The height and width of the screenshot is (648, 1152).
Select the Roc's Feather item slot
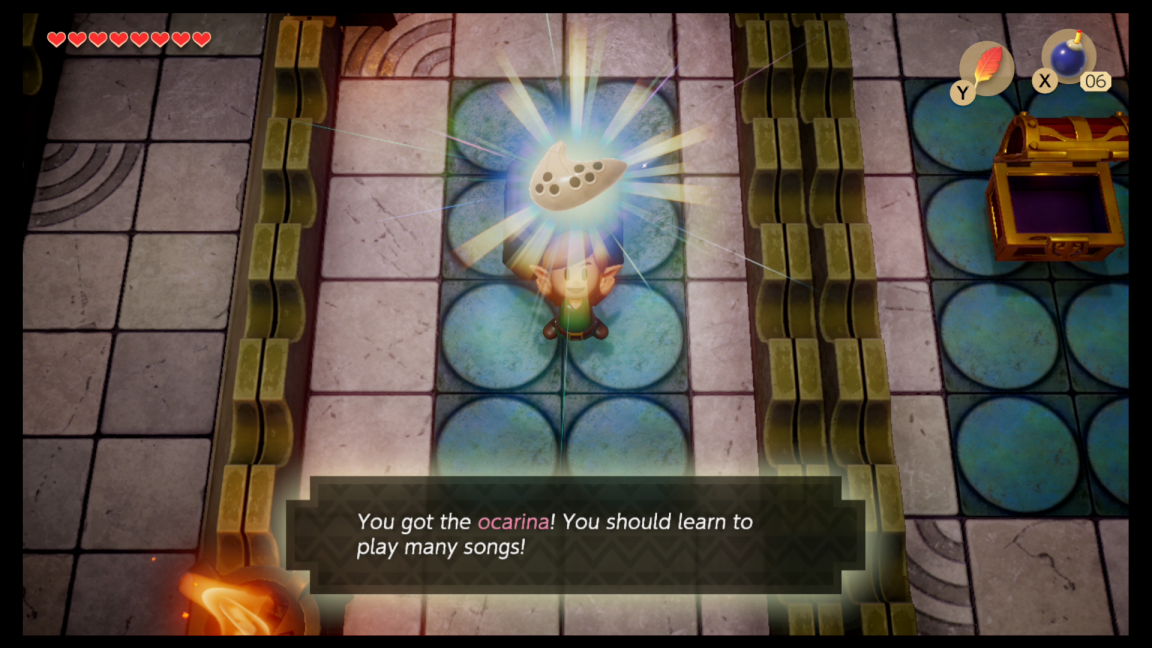point(986,68)
